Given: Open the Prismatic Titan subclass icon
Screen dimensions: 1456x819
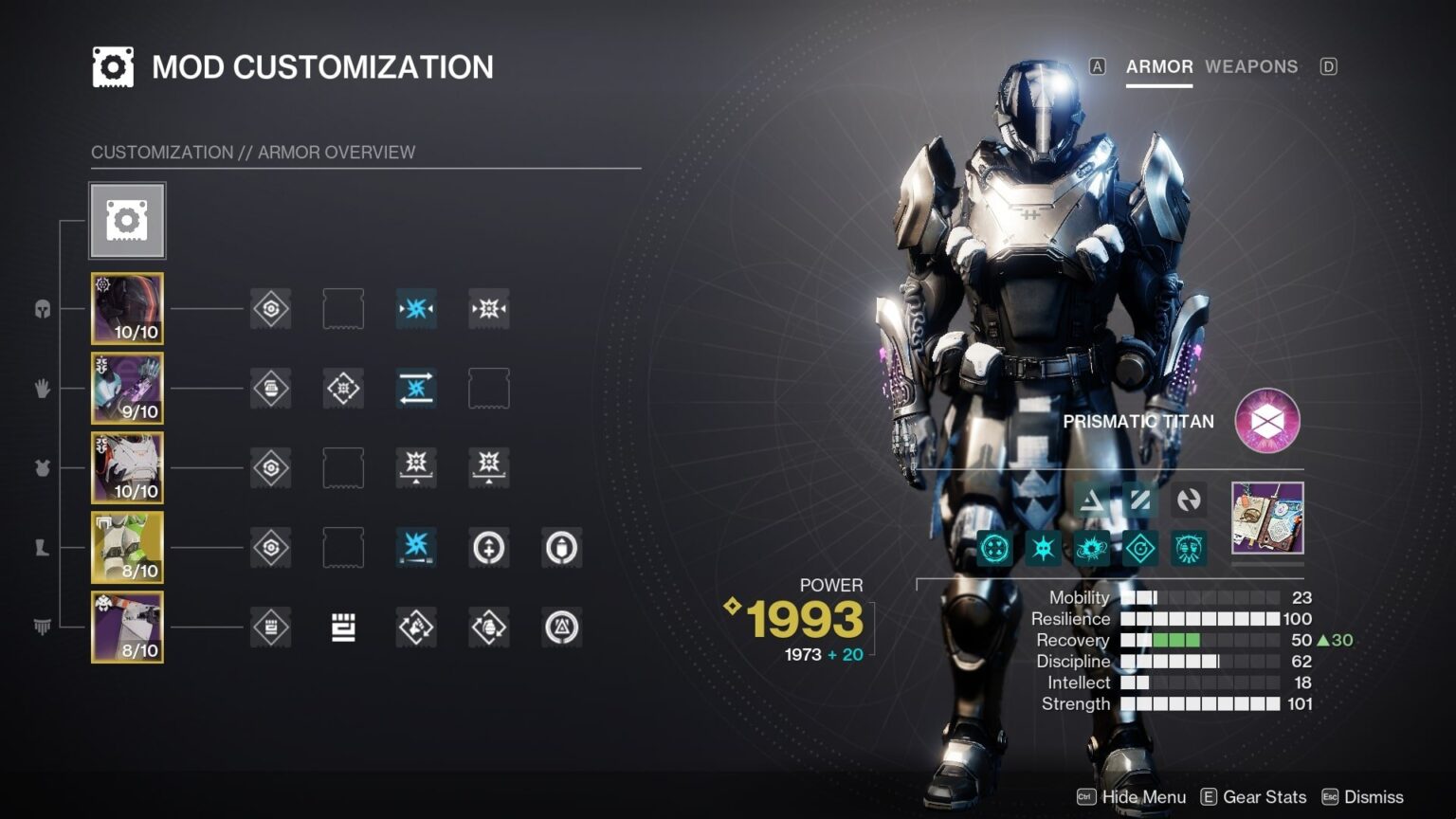Looking at the screenshot, I should (1266, 420).
